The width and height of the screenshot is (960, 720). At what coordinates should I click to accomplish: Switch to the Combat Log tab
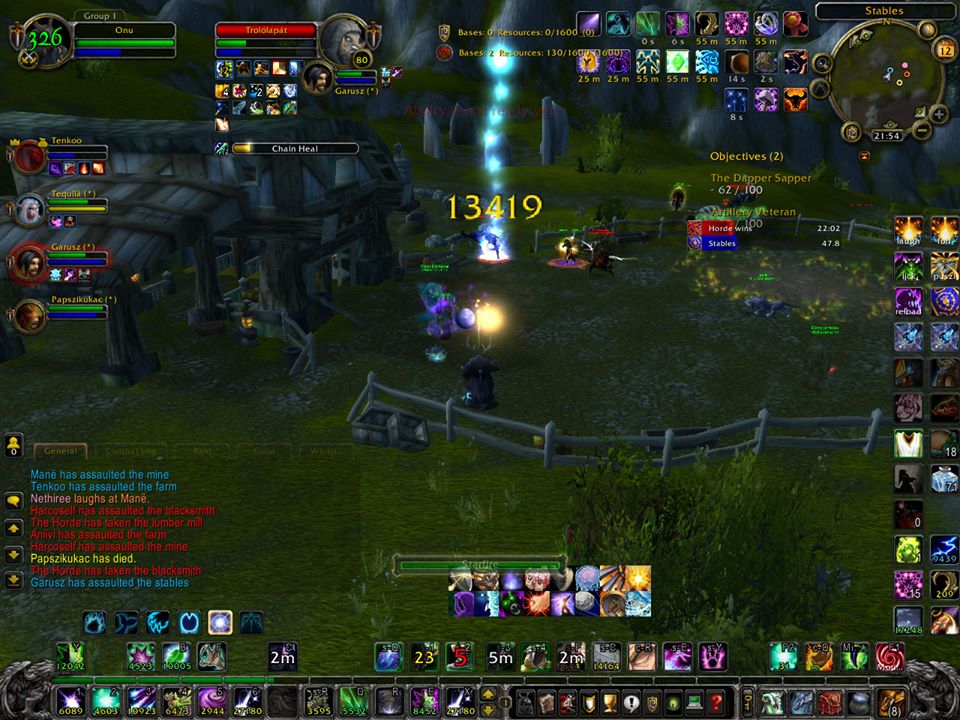[125, 452]
